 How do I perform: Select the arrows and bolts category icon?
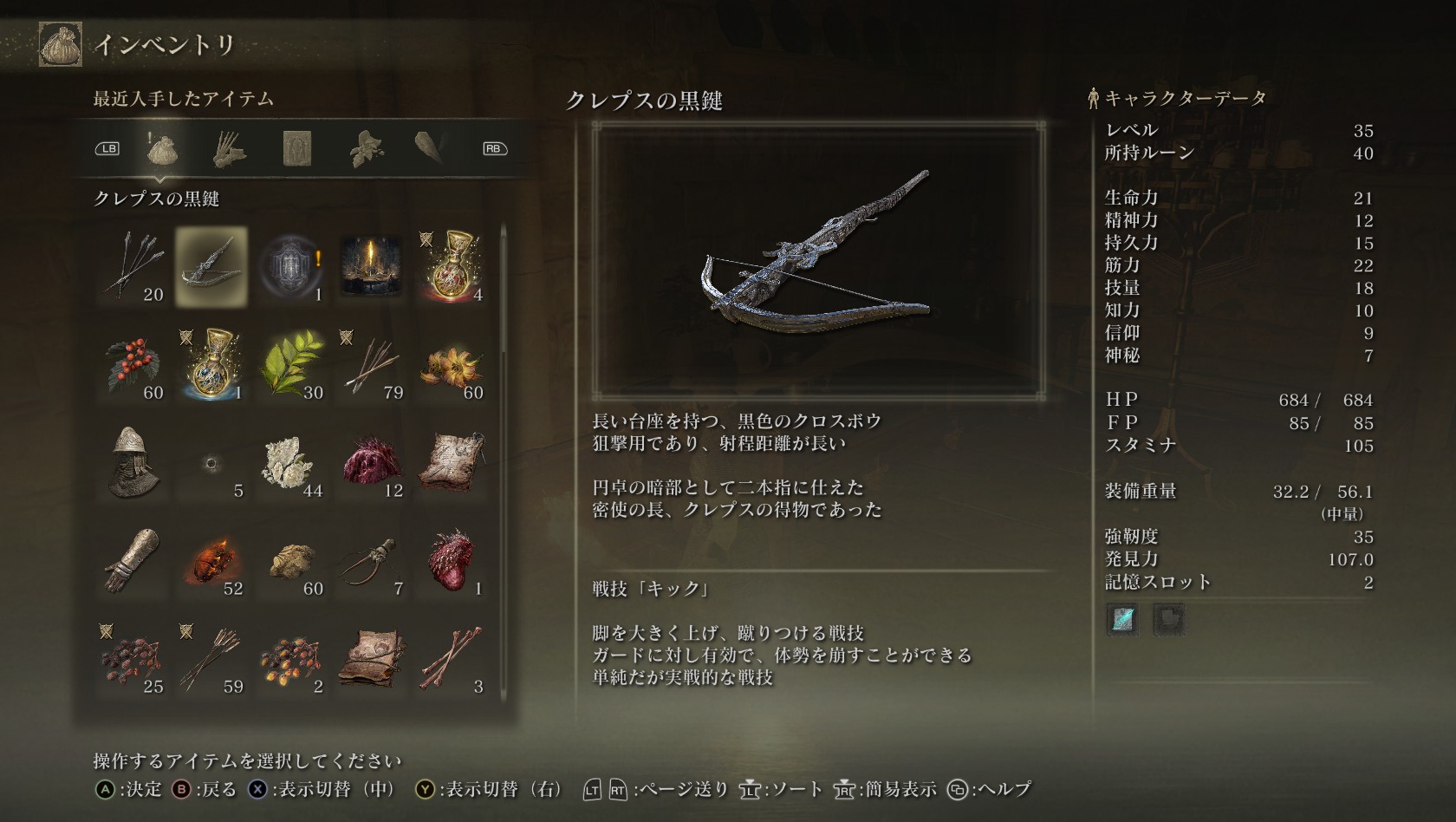point(228,147)
